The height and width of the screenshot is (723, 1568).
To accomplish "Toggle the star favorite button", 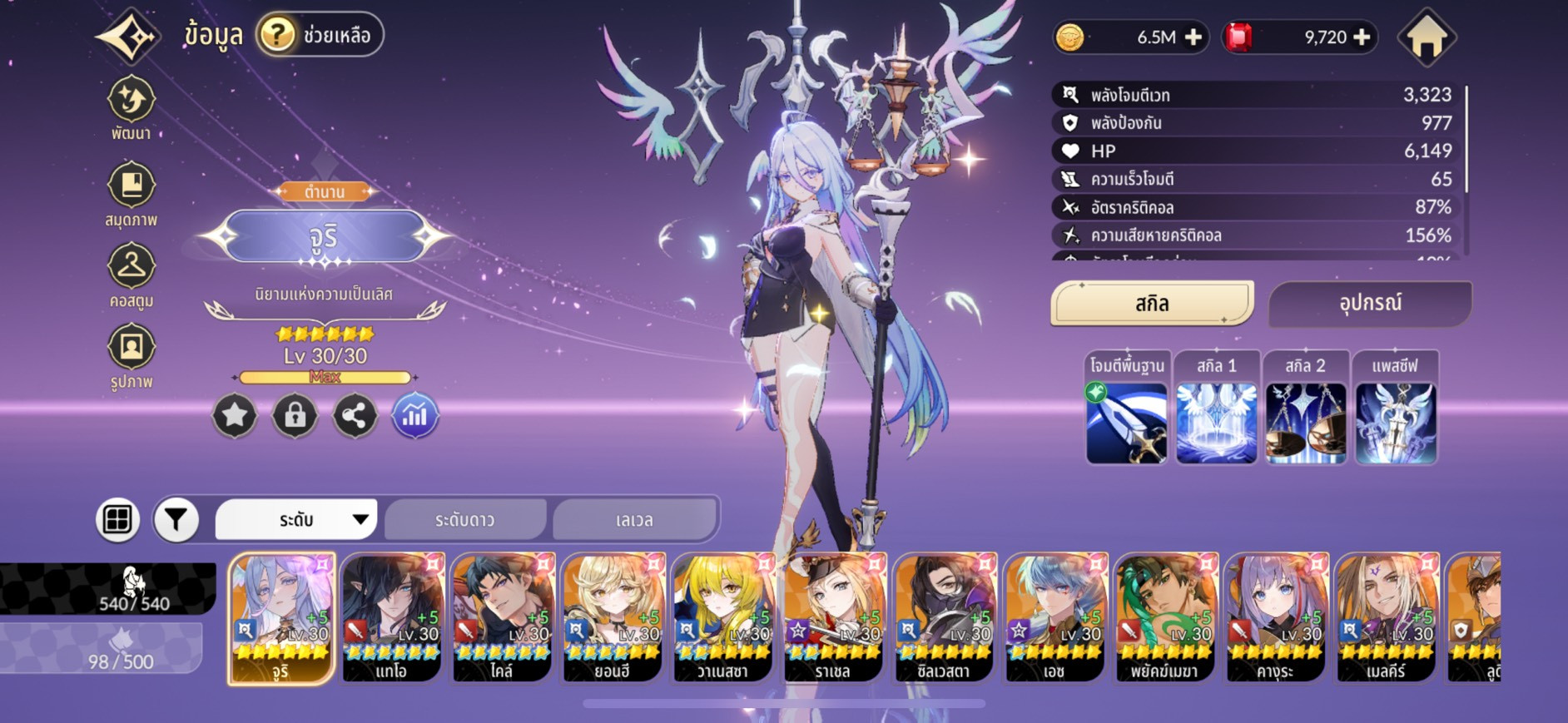I will tap(235, 415).
